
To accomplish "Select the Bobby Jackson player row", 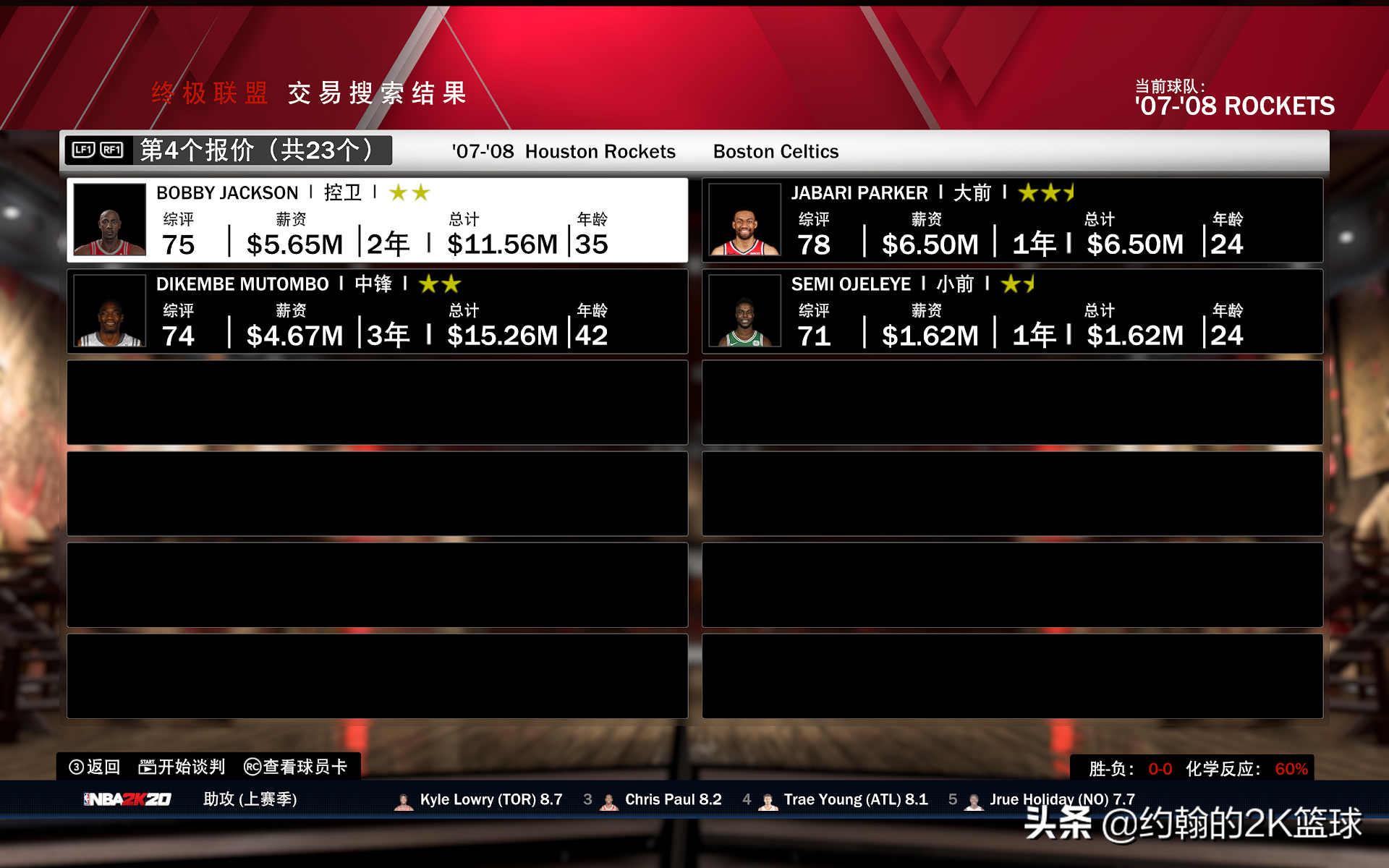I will coord(376,220).
